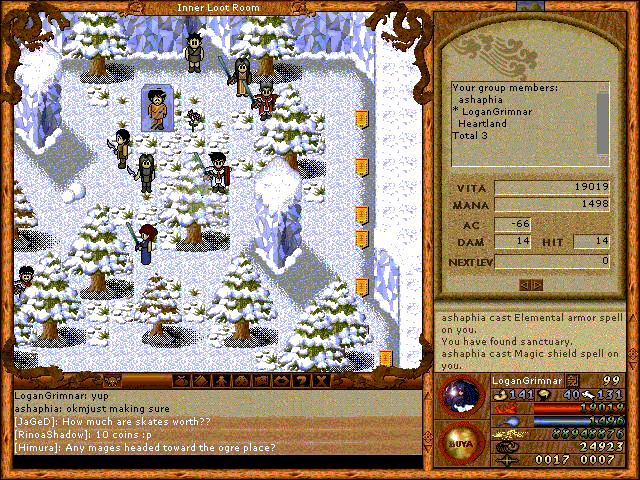Go to the previous status page arrow
Screen dimensions: 640x480
525,285
